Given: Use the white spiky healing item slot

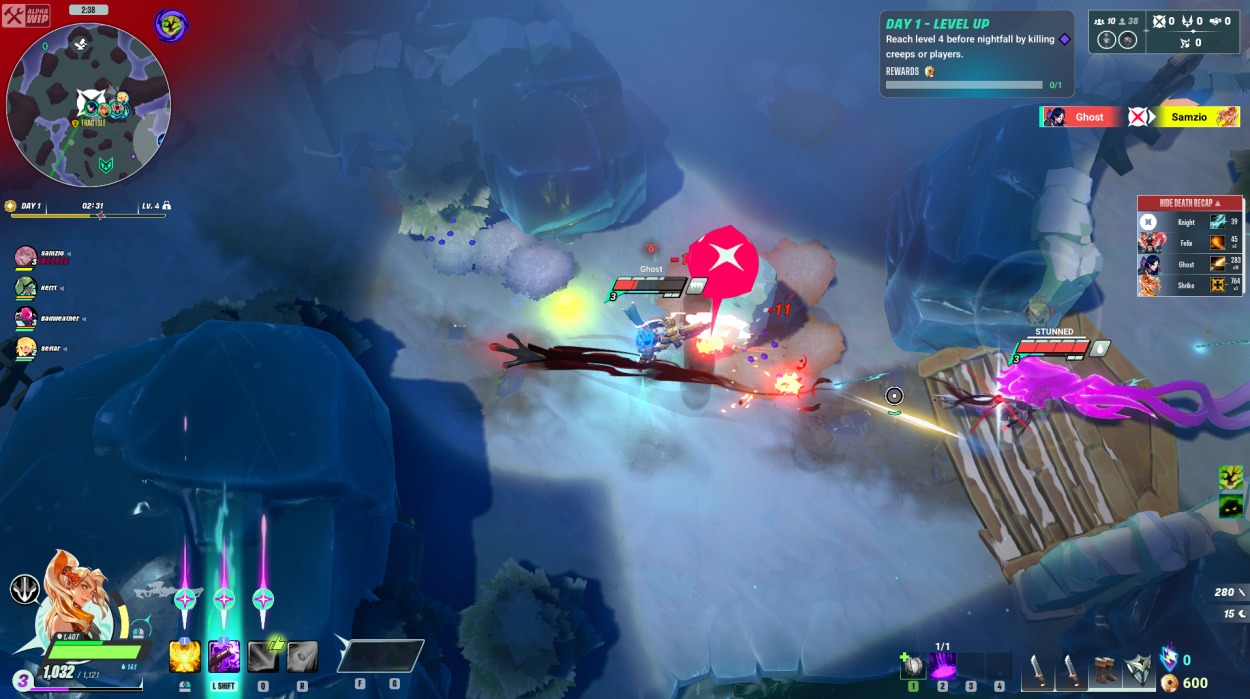Looking at the screenshot, I should click(912, 665).
